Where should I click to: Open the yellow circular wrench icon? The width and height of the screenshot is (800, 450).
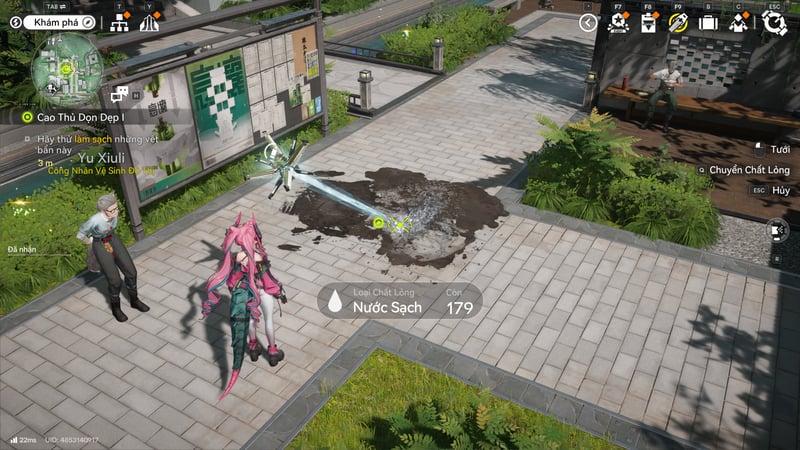click(678, 22)
